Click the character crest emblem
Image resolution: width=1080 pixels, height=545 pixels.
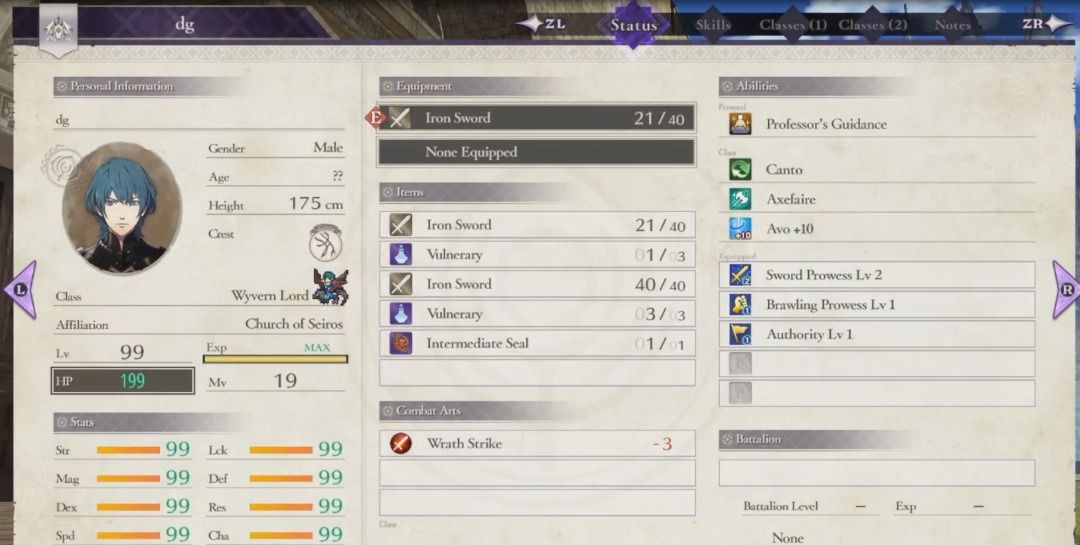pyautogui.click(x=325, y=241)
